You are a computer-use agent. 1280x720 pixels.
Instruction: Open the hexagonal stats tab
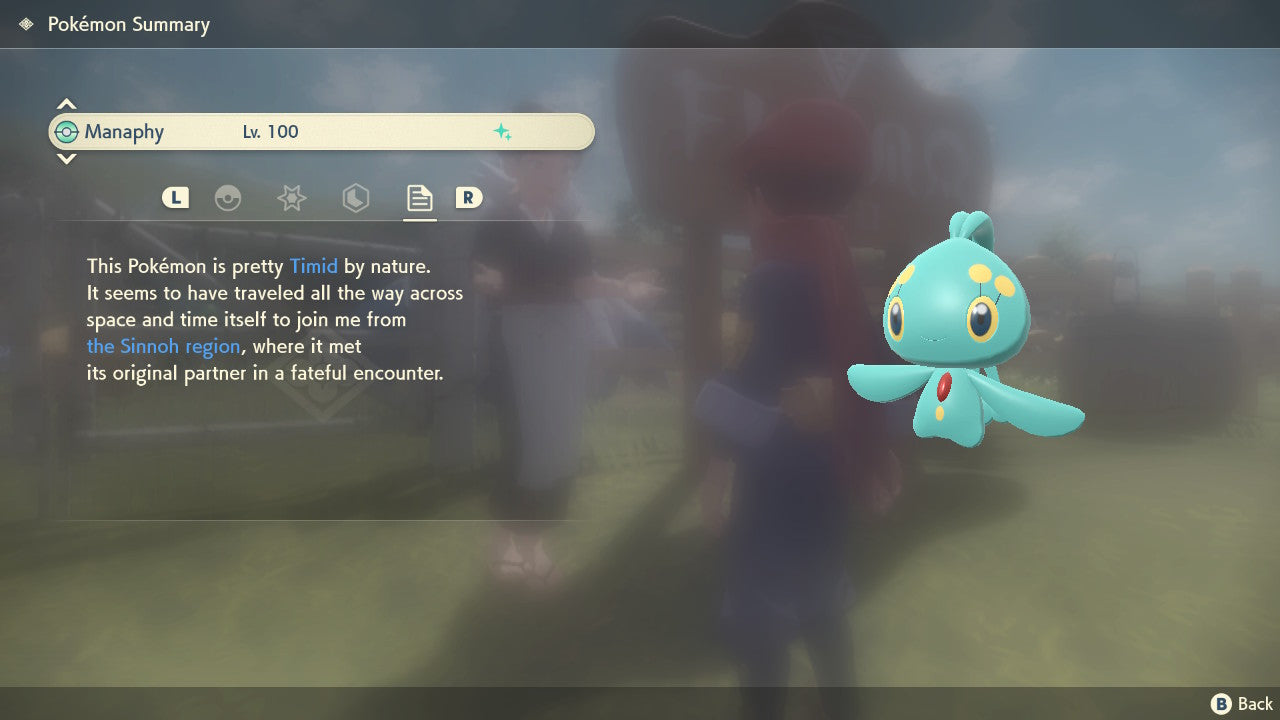(x=355, y=198)
